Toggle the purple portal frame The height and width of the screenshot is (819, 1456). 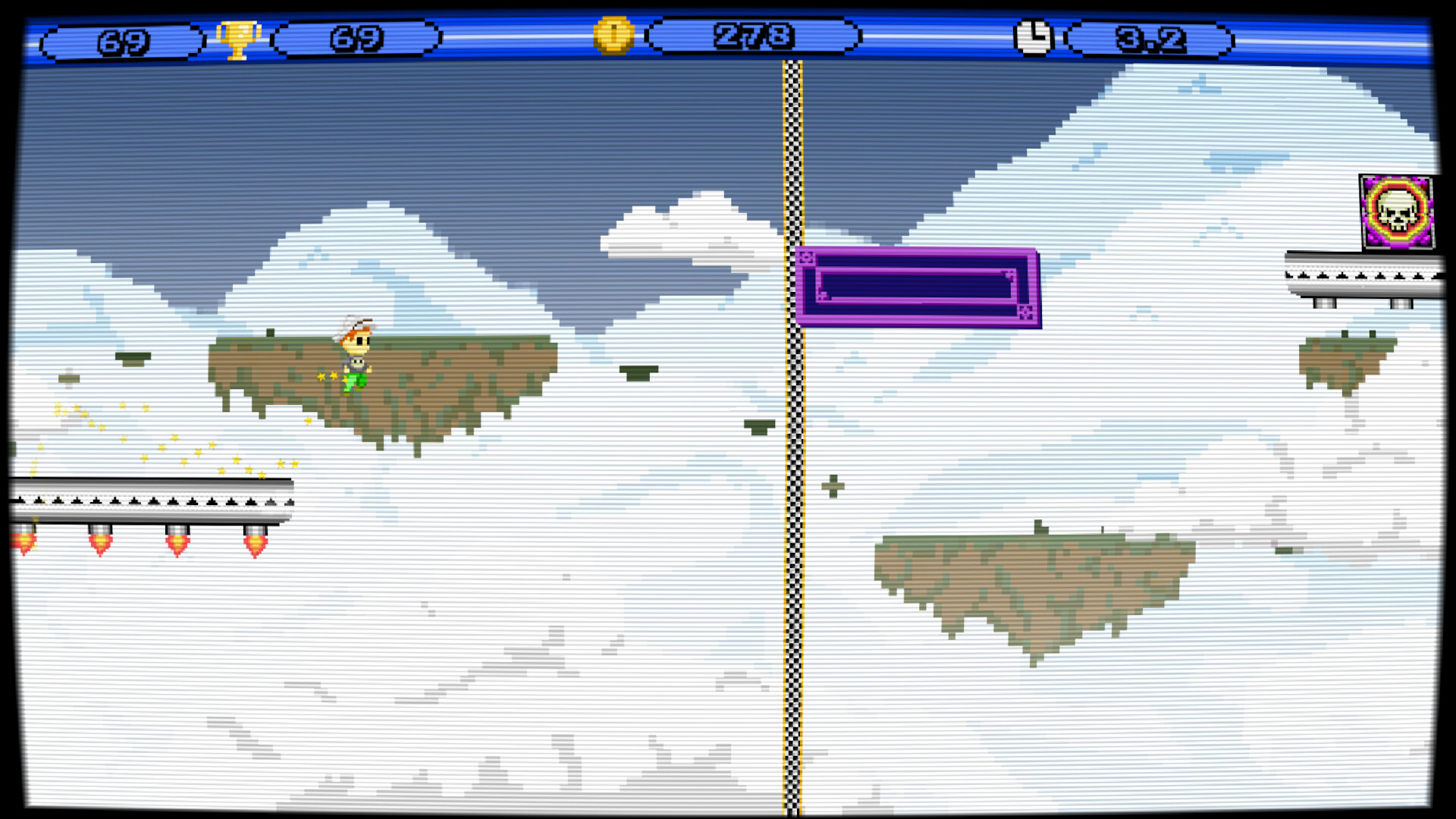point(918,287)
